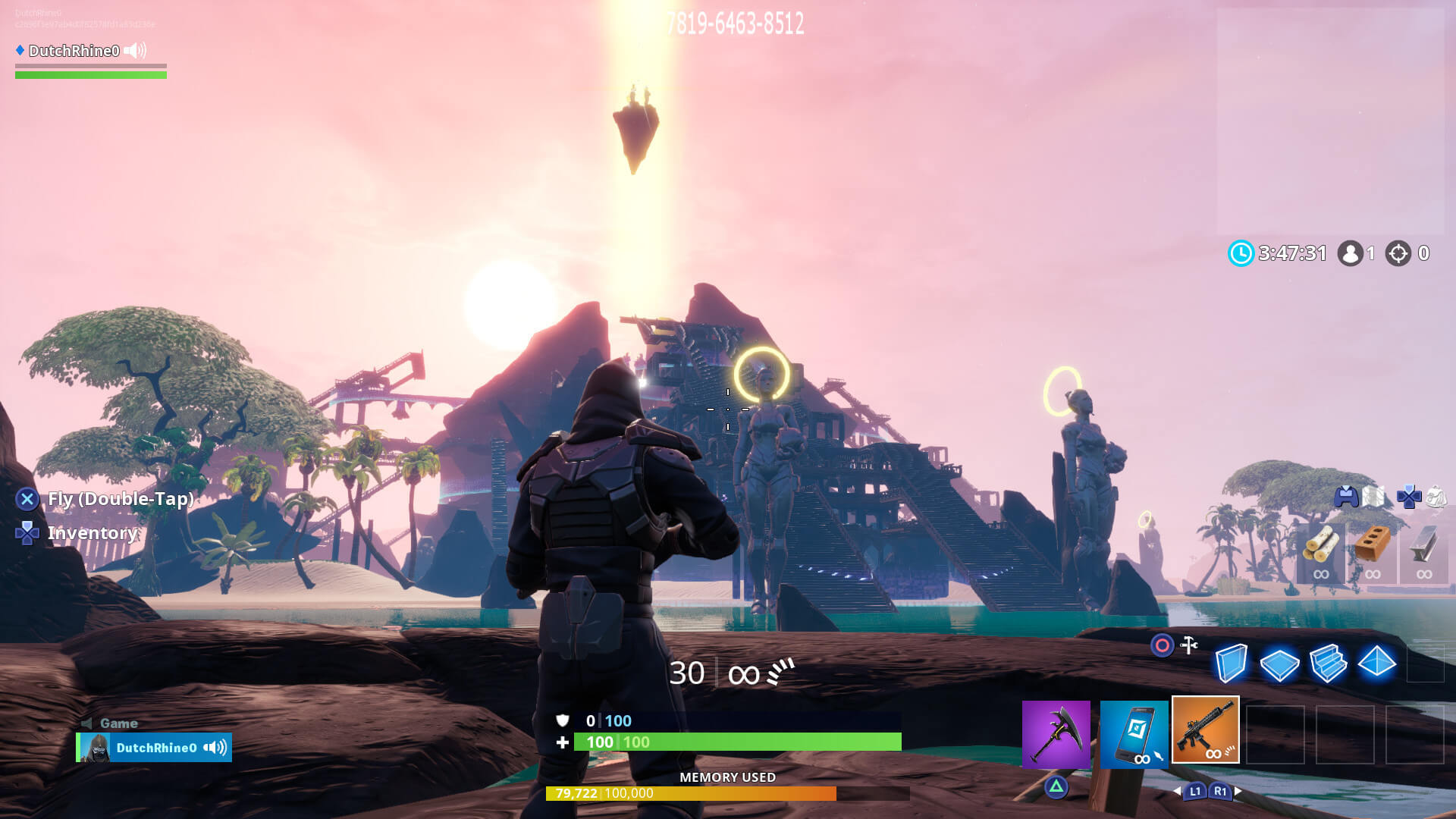Mute DutchRhine0 via the top-left speaker icon
This screenshot has width=1456, height=819.
pyautogui.click(x=133, y=52)
